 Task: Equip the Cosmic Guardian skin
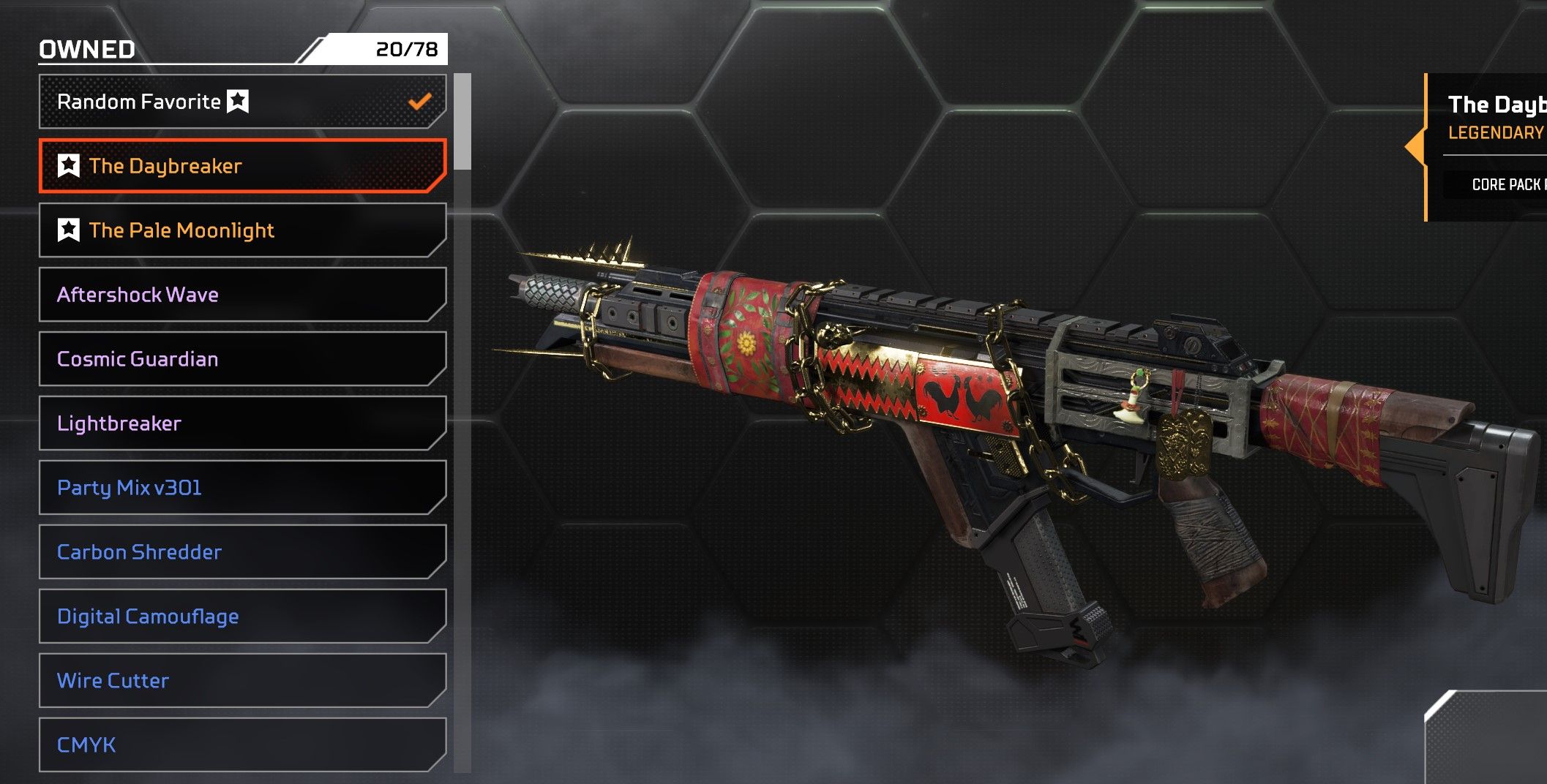coord(241,359)
